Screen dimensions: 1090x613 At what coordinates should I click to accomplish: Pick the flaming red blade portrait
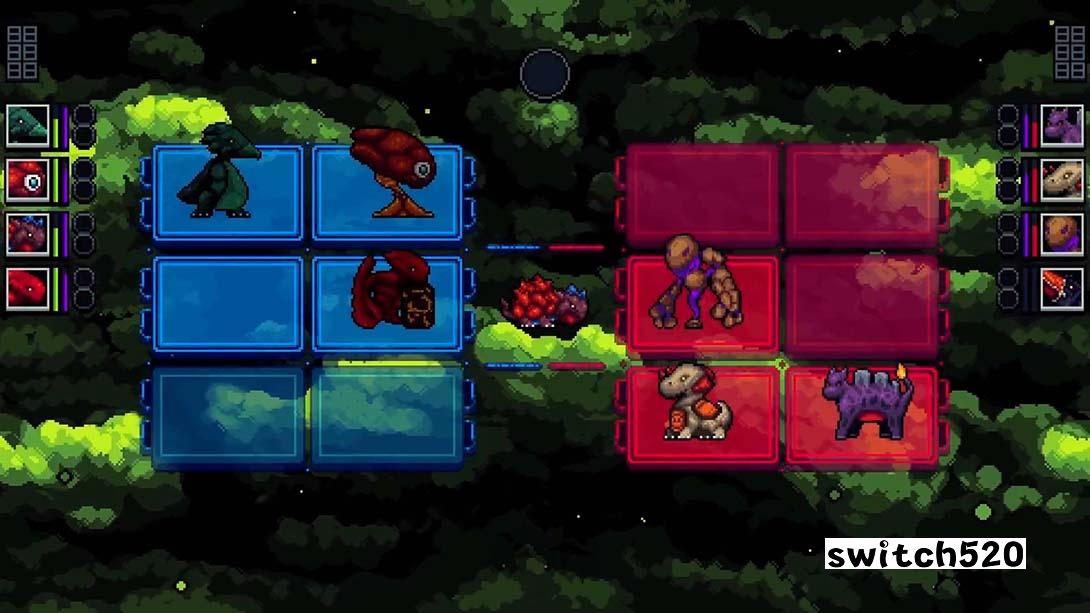pos(1062,288)
